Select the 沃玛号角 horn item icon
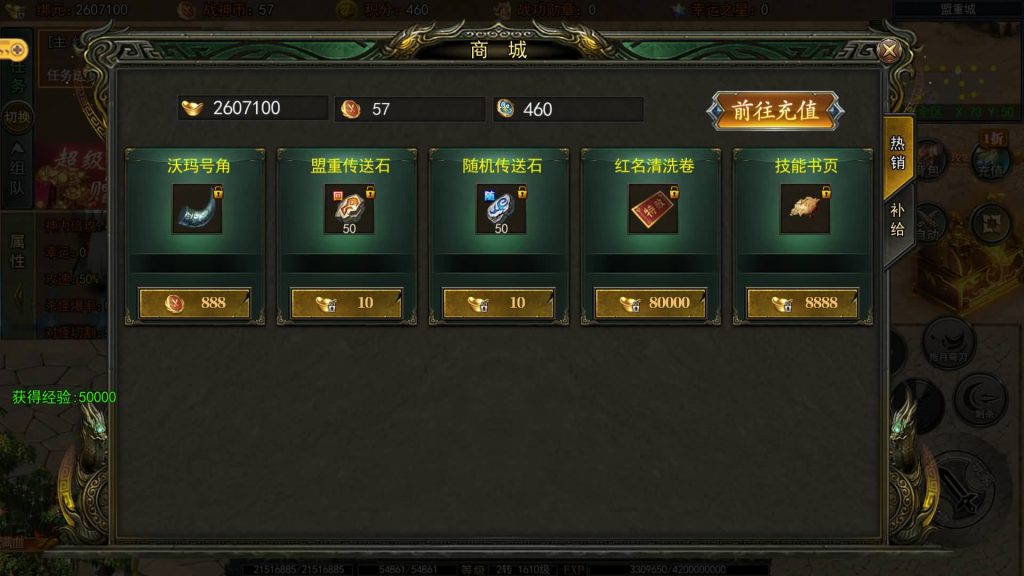 click(x=196, y=208)
